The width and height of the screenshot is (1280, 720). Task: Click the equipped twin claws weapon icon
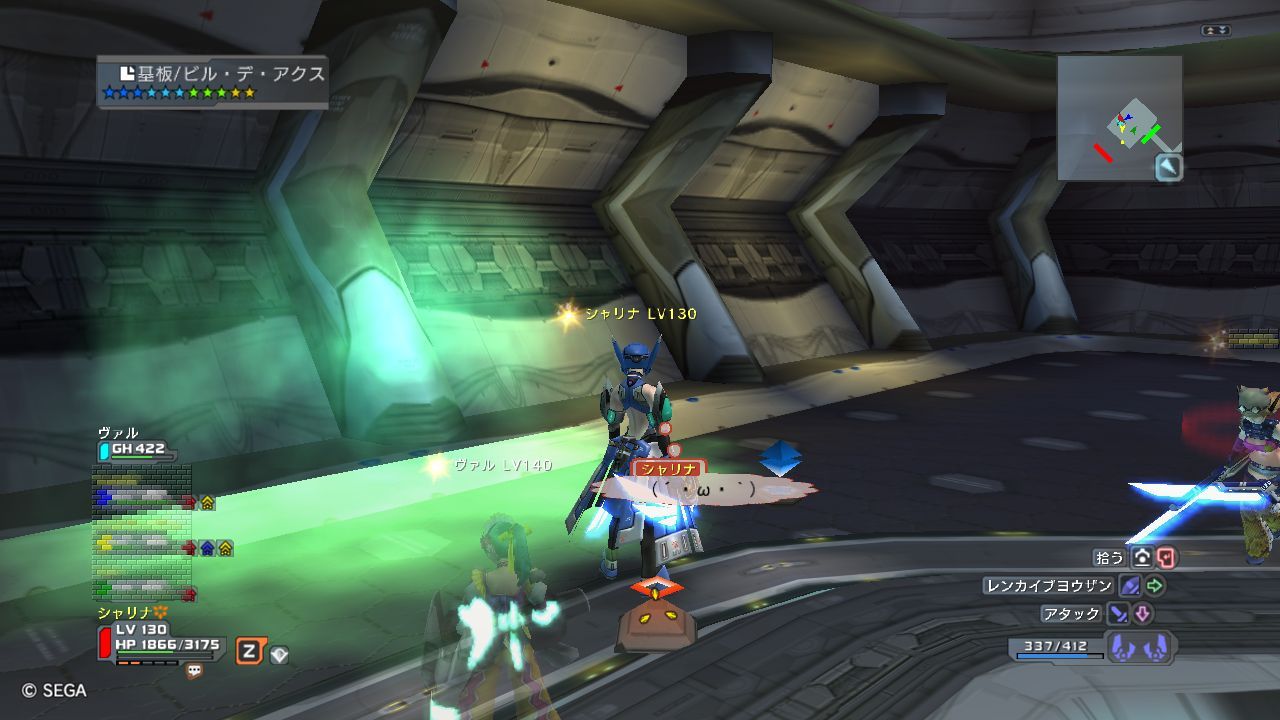click(x=1140, y=647)
